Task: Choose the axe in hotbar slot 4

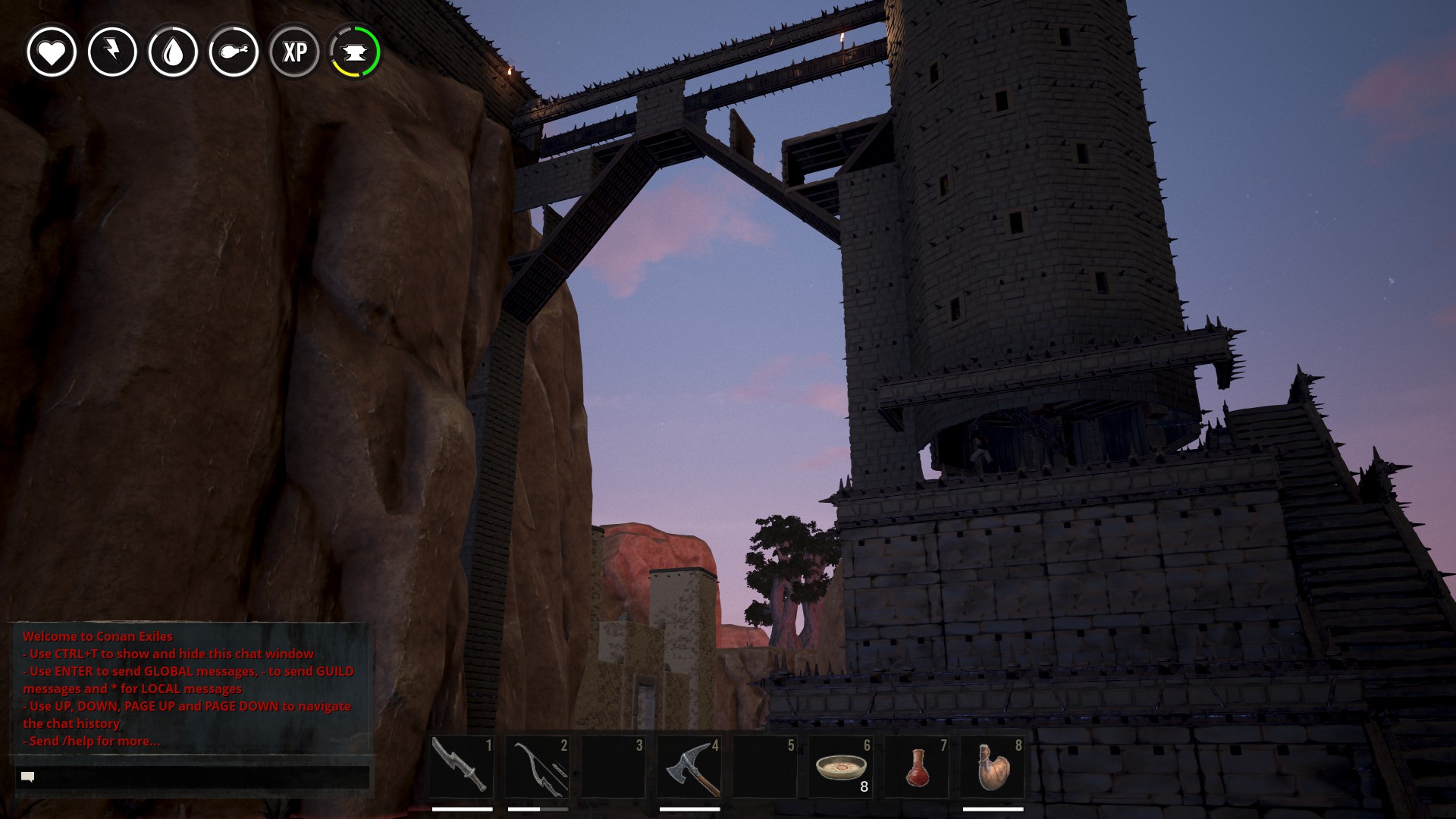Action: pos(689,767)
